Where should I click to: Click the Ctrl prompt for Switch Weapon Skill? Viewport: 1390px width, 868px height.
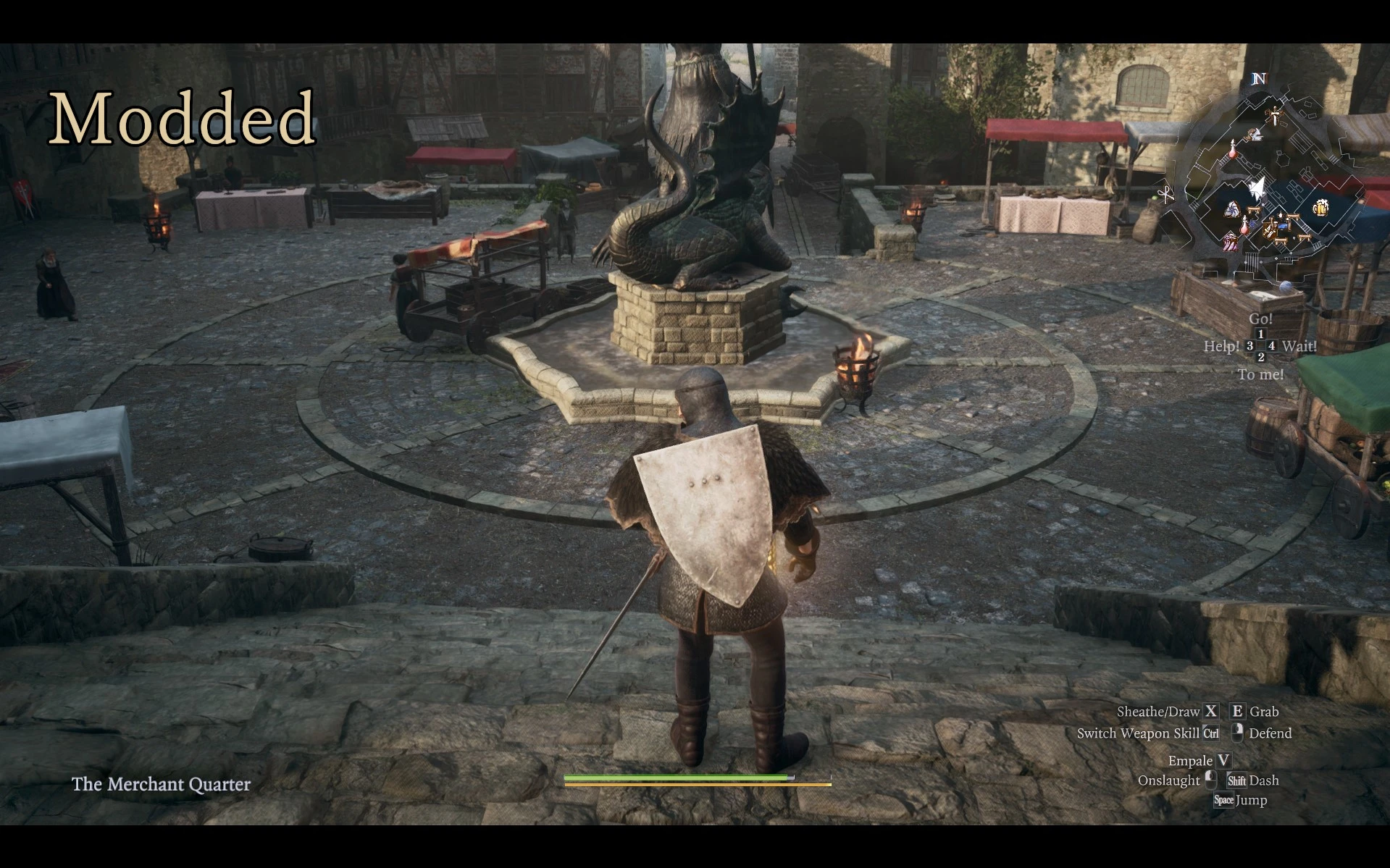tap(1210, 733)
